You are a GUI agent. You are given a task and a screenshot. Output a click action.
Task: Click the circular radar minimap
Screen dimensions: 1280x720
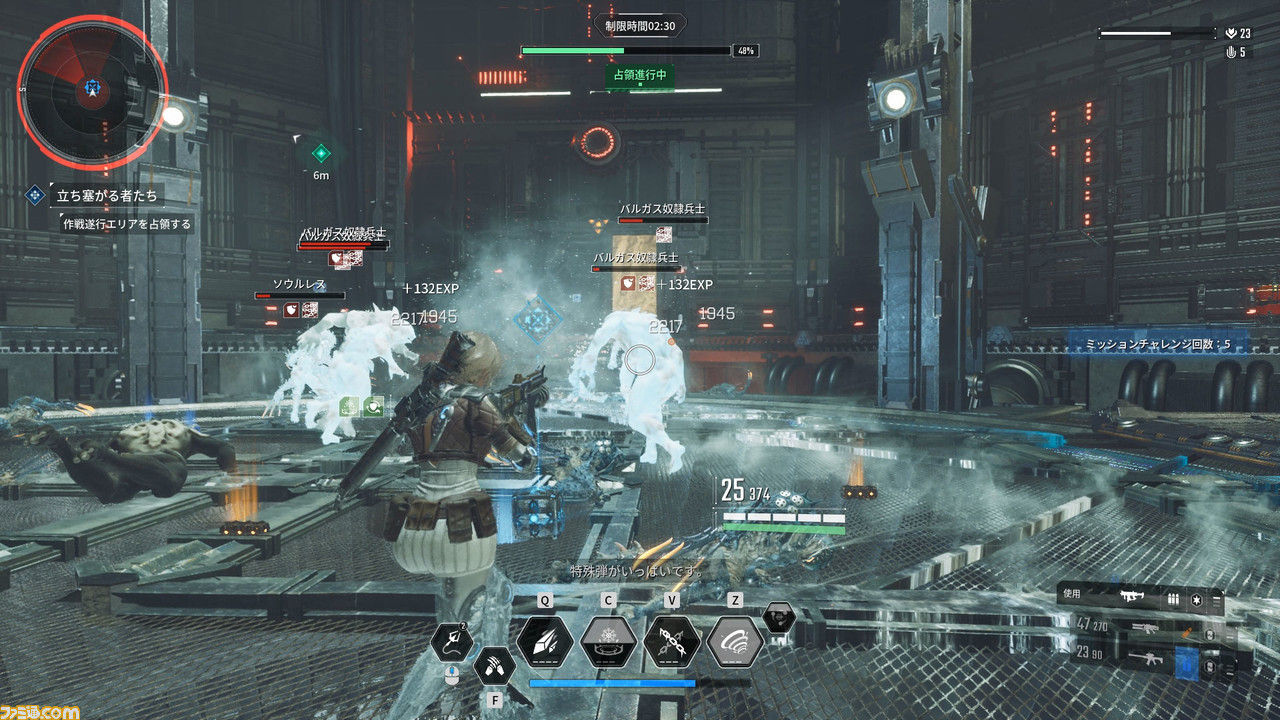tap(92, 92)
